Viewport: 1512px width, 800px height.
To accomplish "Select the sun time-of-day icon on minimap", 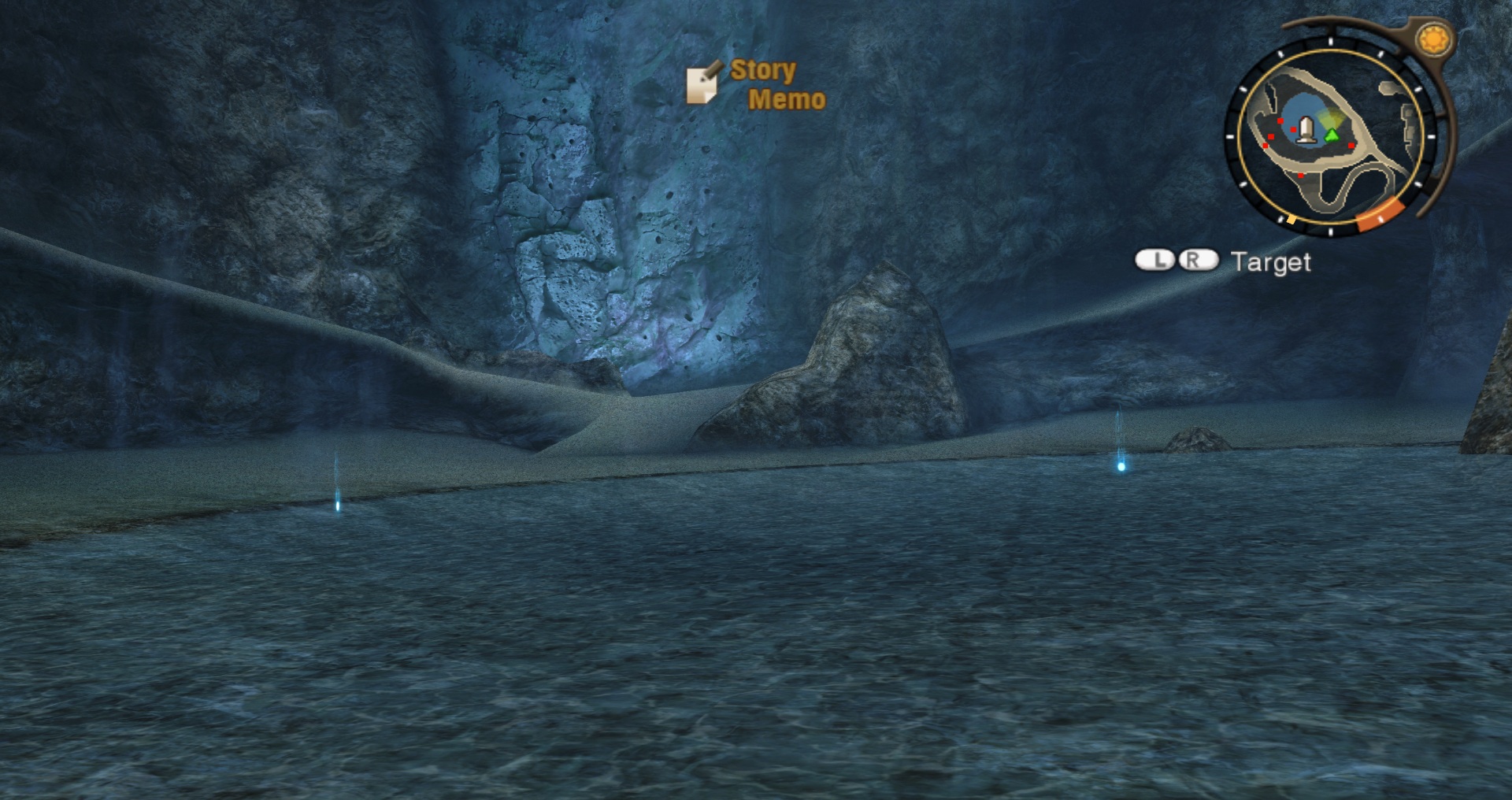I will (1432, 39).
